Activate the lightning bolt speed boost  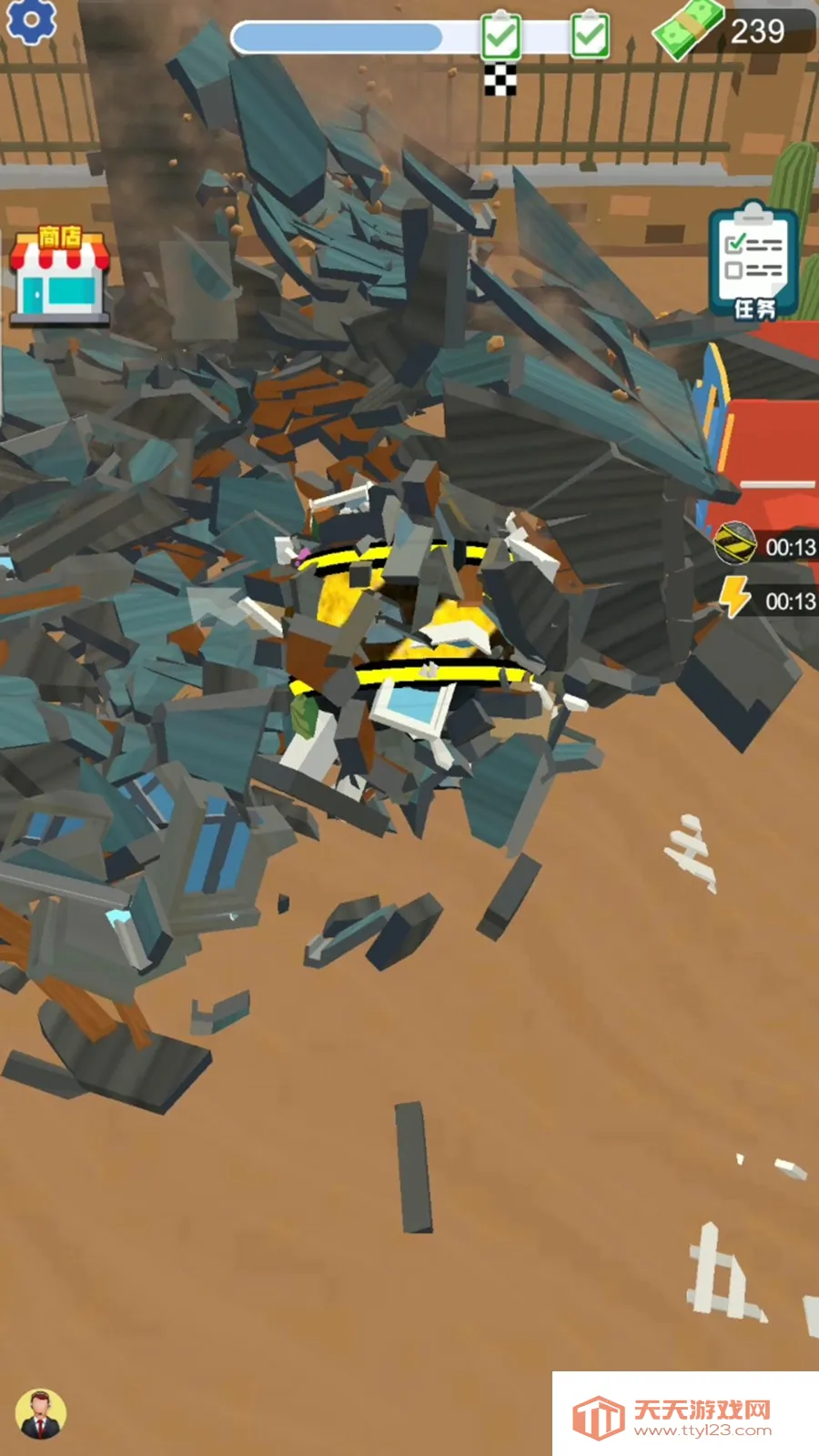(x=735, y=599)
